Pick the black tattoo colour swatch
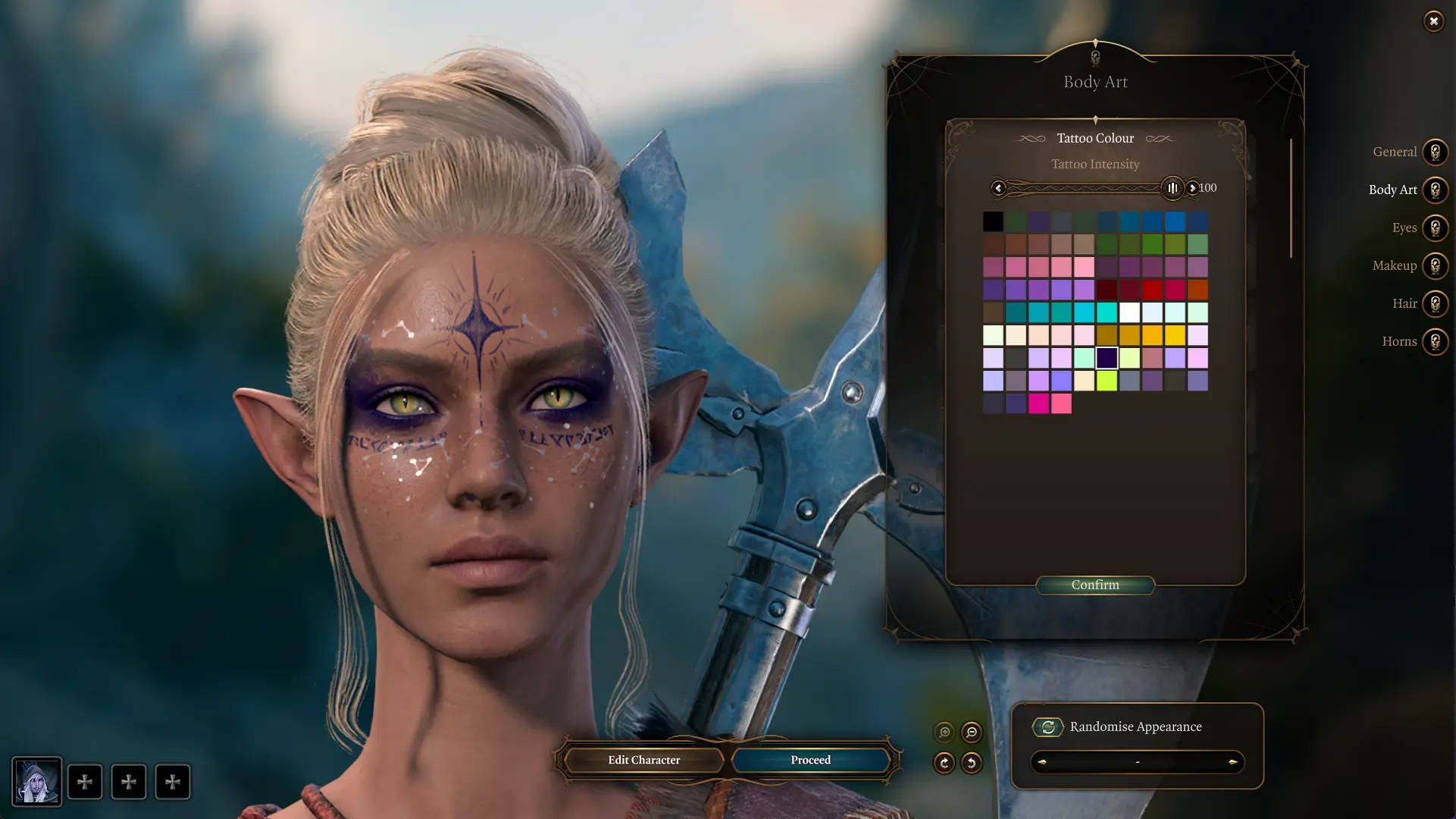Viewport: 1456px width, 819px height. 993,221
